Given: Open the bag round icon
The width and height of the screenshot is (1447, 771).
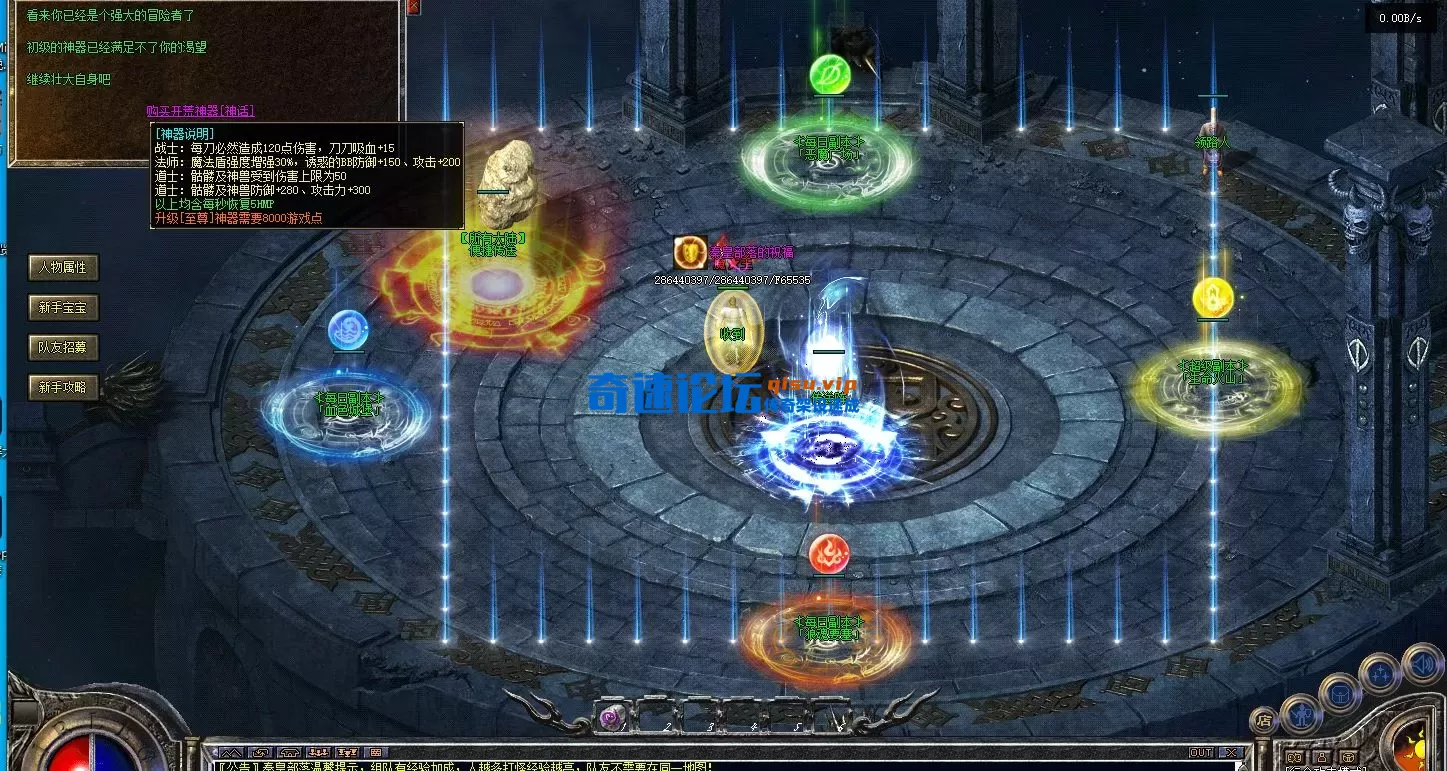Looking at the screenshot, I should coord(1339,692).
